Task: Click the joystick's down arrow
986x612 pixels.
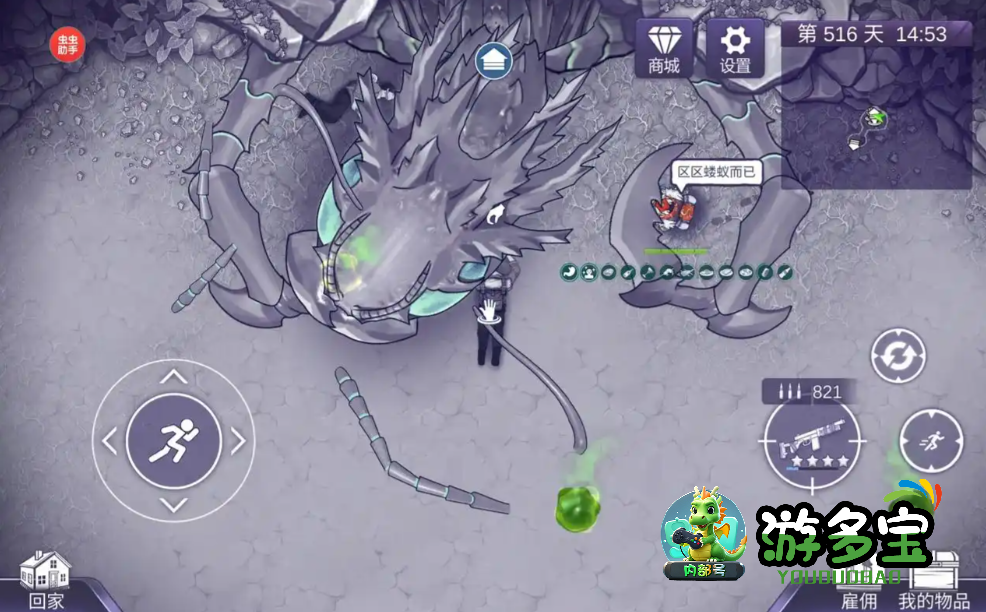Action: [x=174, y=504]
